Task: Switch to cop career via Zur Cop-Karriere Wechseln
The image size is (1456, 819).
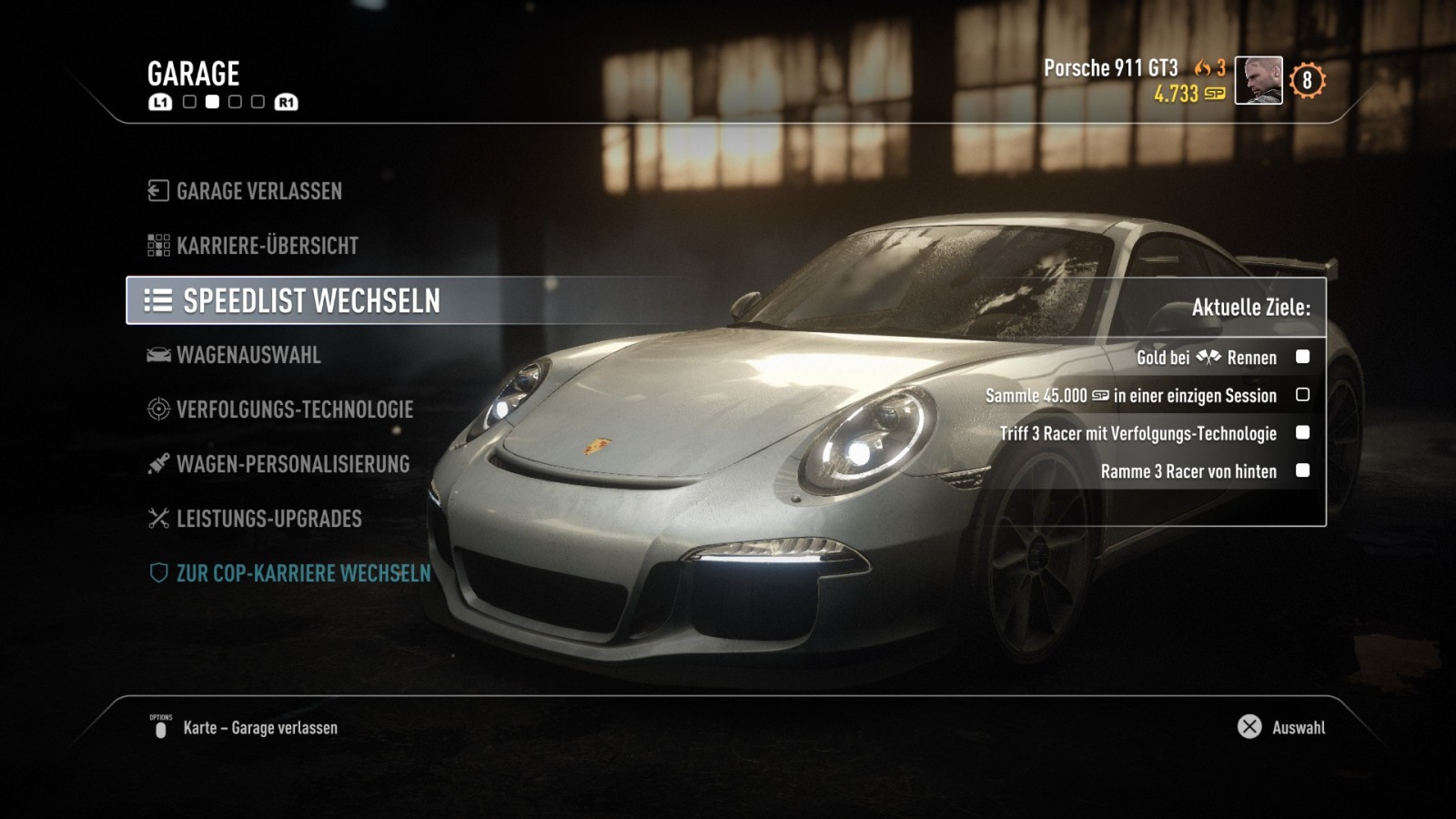Action: click(303, 573)
